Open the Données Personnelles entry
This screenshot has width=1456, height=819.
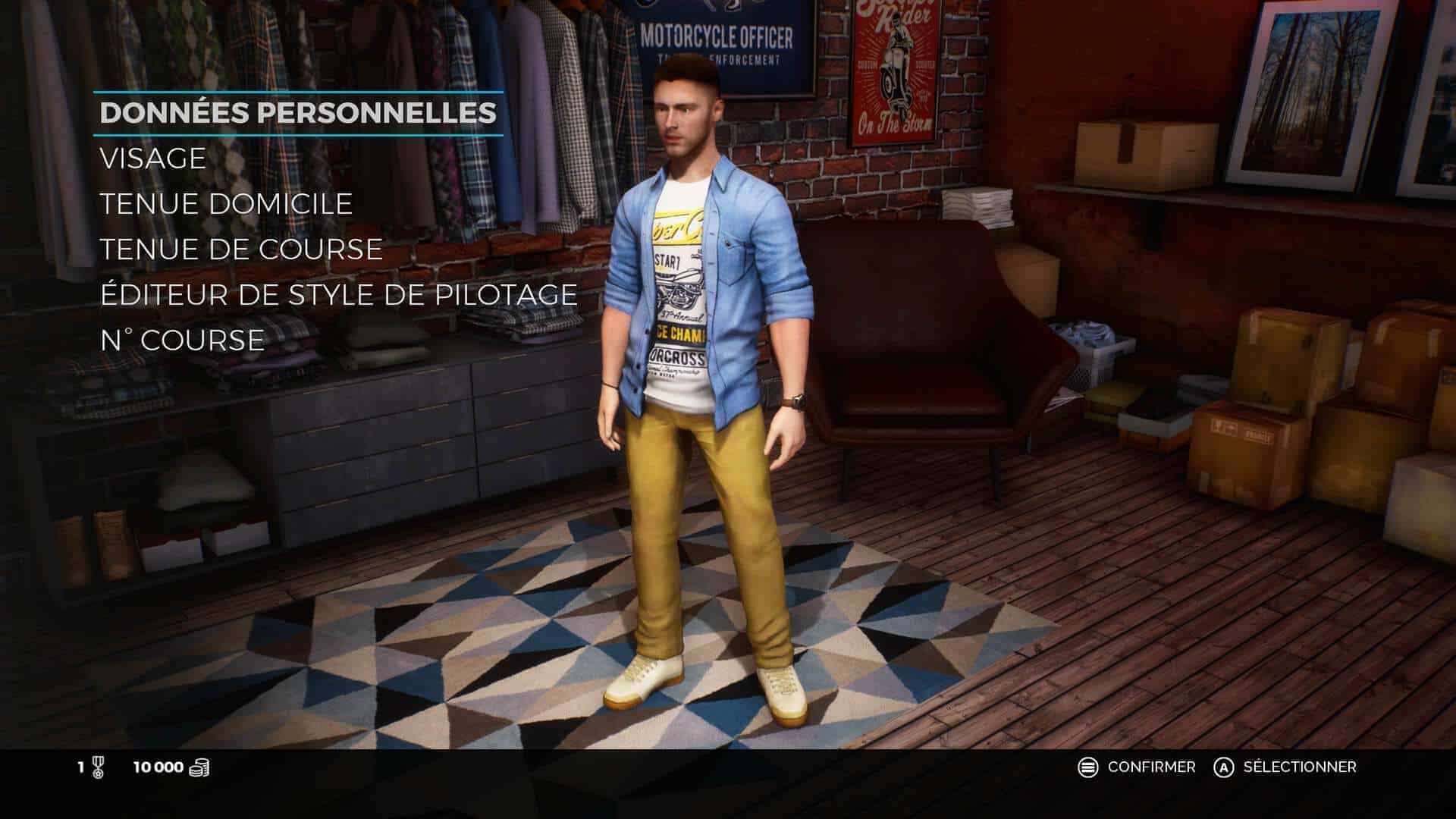point(298,113)
